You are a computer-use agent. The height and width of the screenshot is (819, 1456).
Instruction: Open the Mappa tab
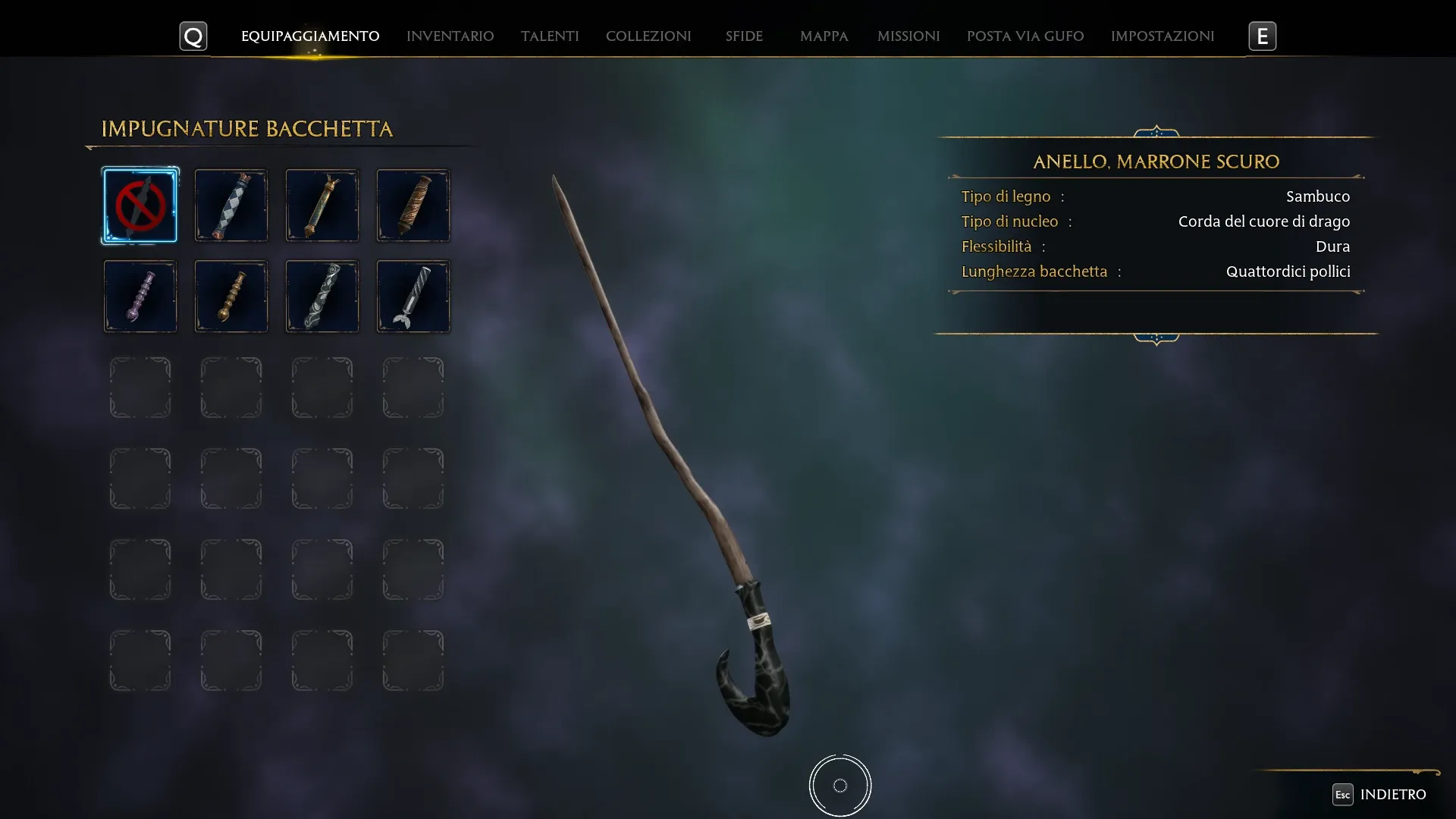824,36
